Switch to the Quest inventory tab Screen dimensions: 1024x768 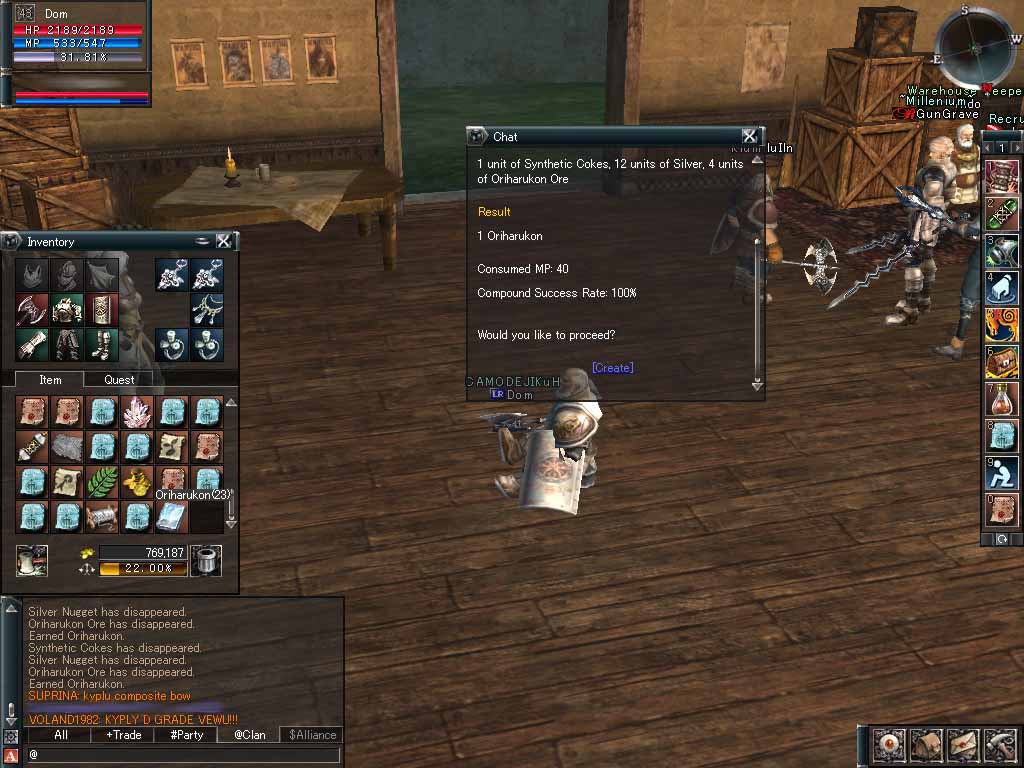click(x=119, y=379)
